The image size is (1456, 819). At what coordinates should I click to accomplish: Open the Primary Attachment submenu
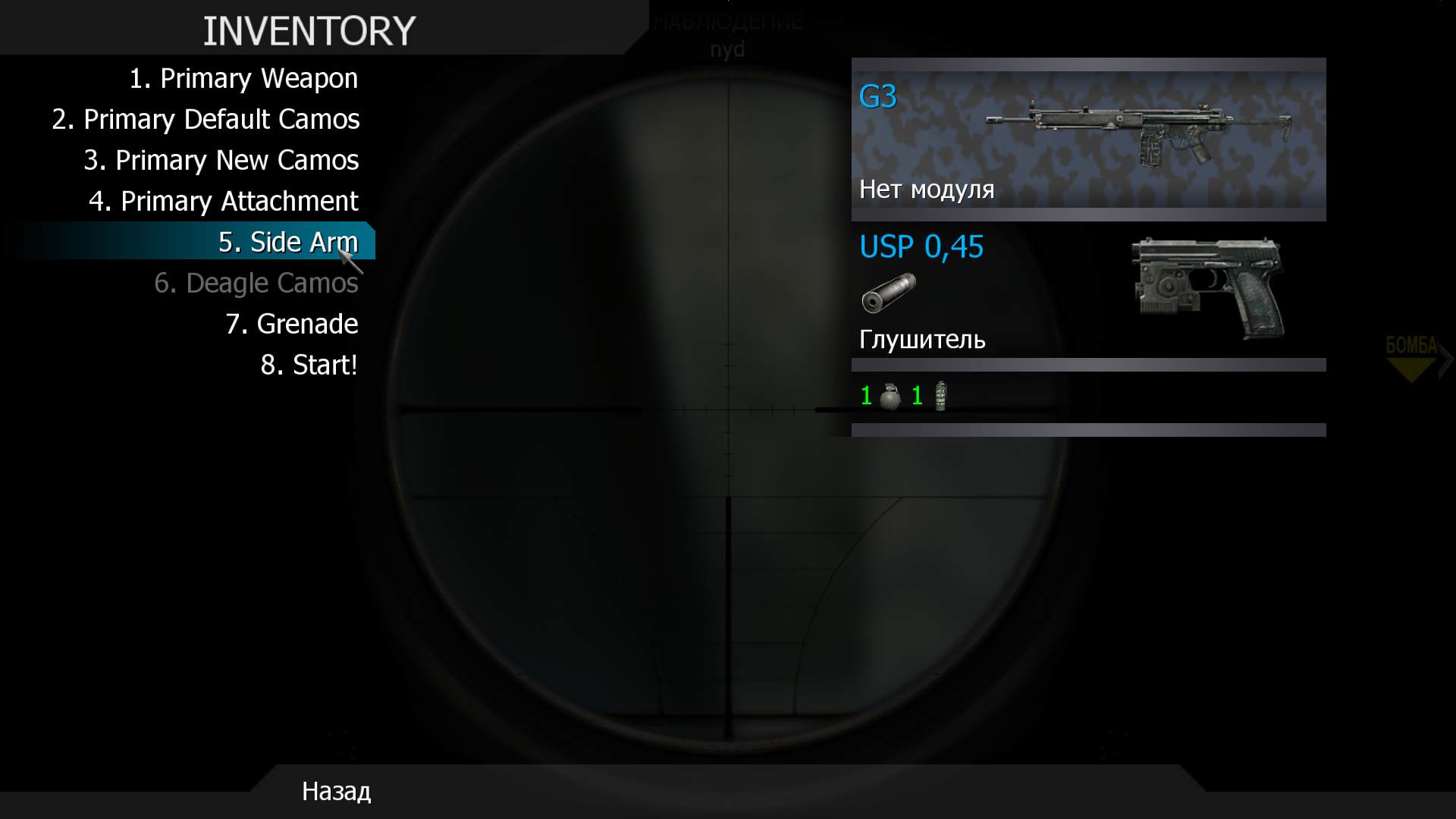[223, 202]
